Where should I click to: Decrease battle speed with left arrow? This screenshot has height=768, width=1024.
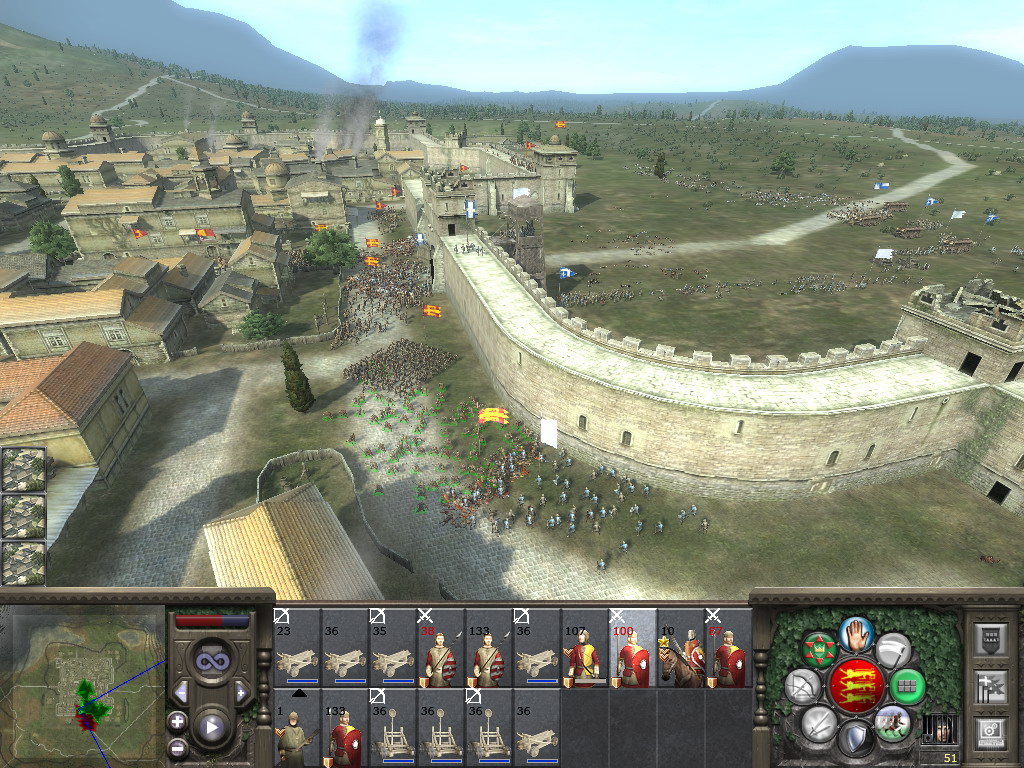point(181,692)
